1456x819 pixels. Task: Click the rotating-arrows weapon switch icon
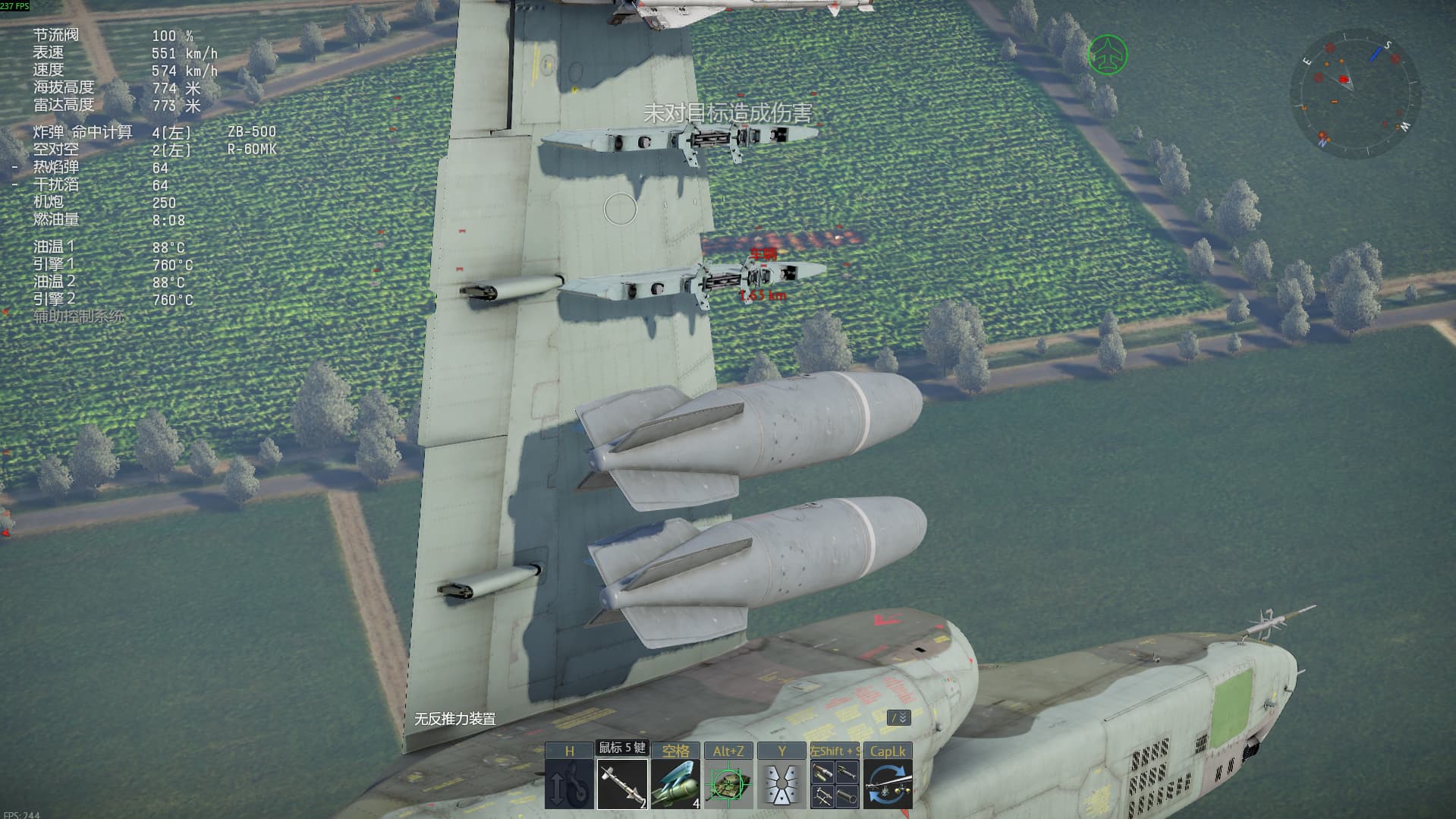point(888,784)
